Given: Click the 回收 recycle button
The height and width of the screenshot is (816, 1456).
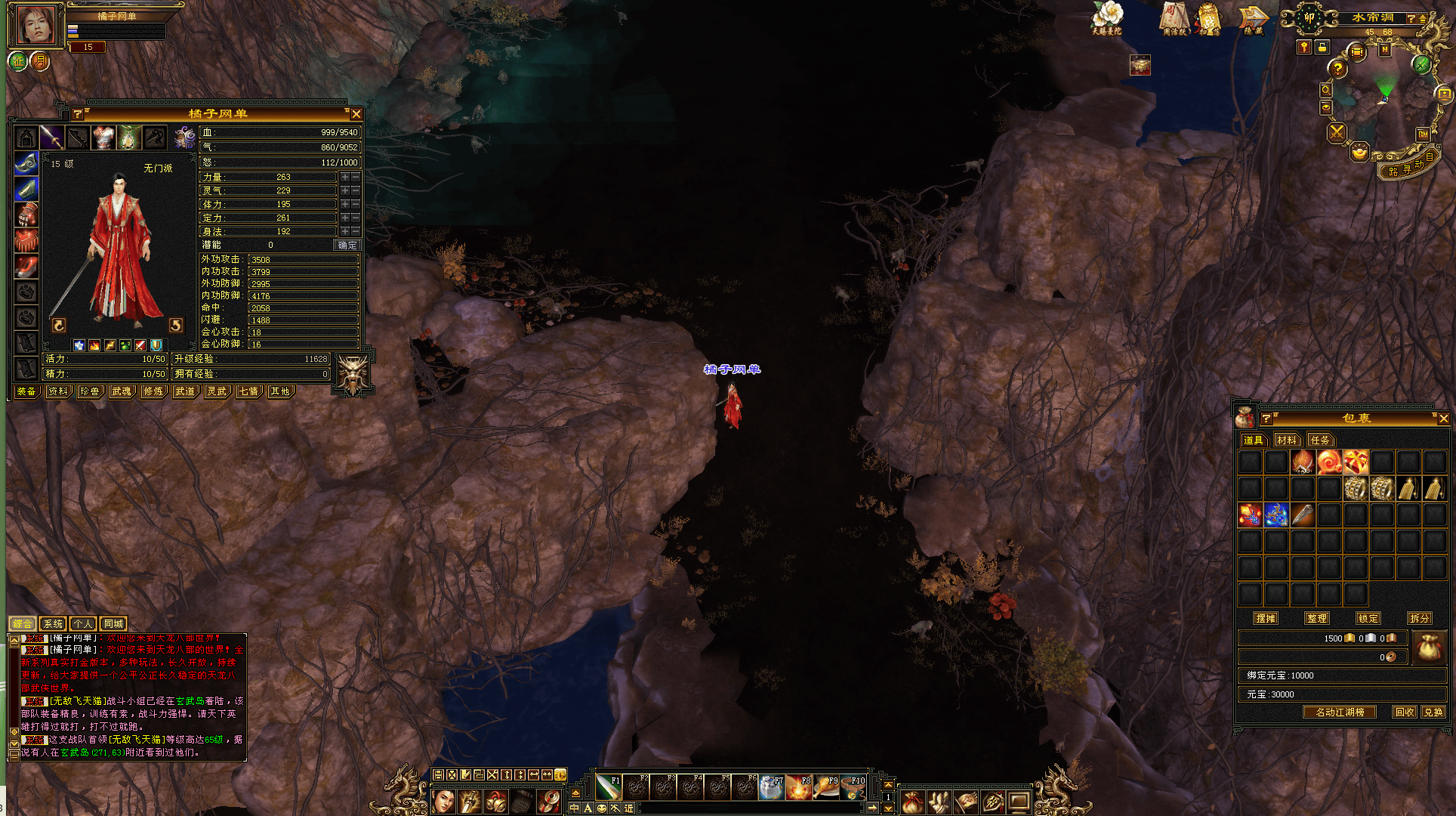Looking at the screenshot, I should pos(1405,712).
